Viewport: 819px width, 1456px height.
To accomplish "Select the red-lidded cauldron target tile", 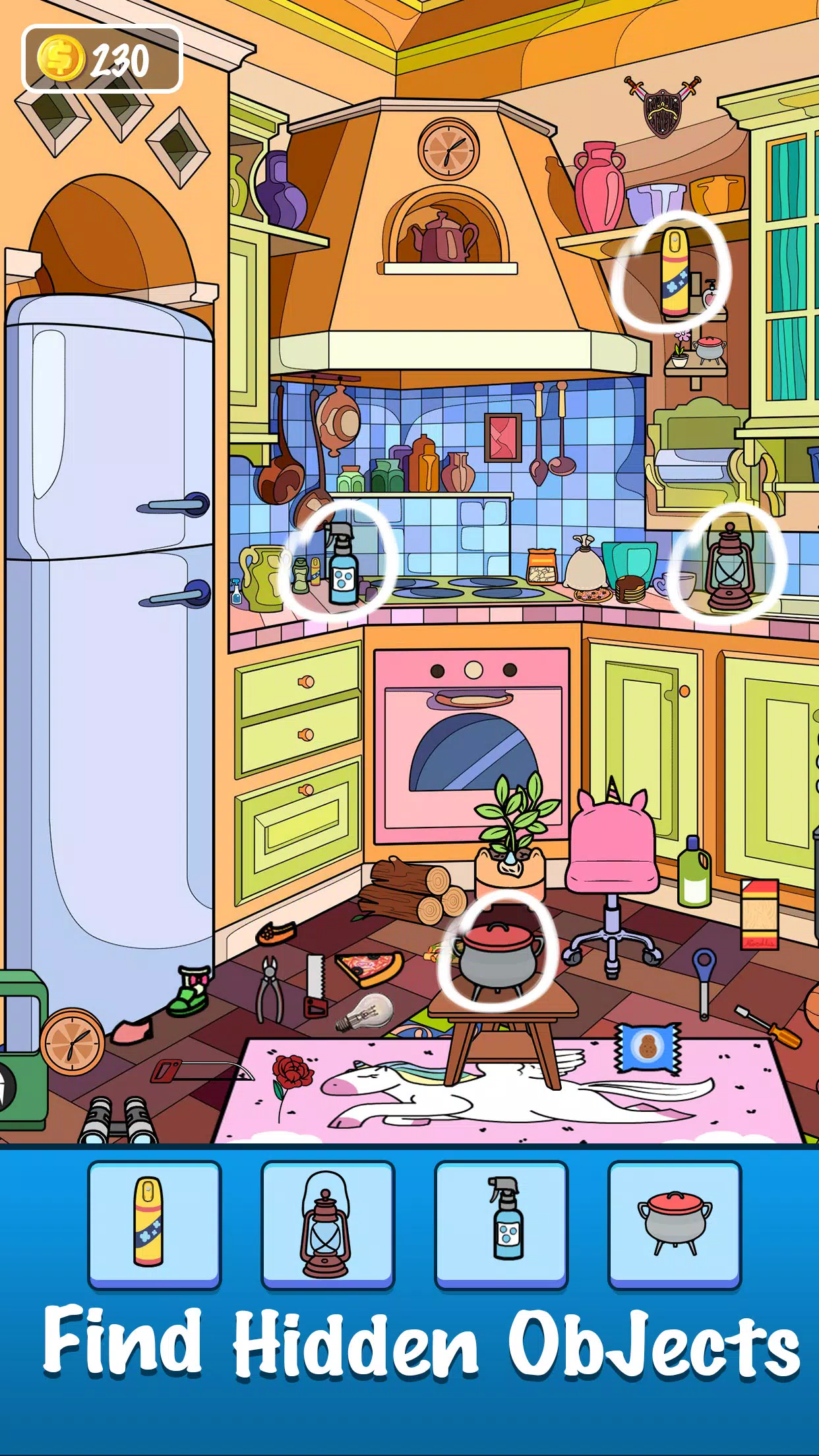I will 675,1223.
